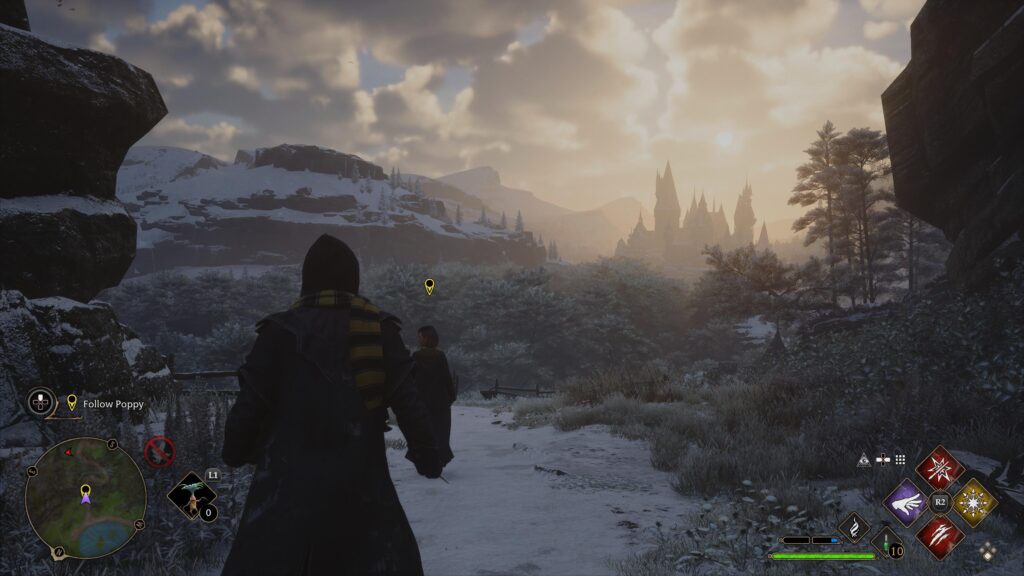Click the eye-in-triangle icon
This screenshot has width=1024, height=576.
coord(864,460)
